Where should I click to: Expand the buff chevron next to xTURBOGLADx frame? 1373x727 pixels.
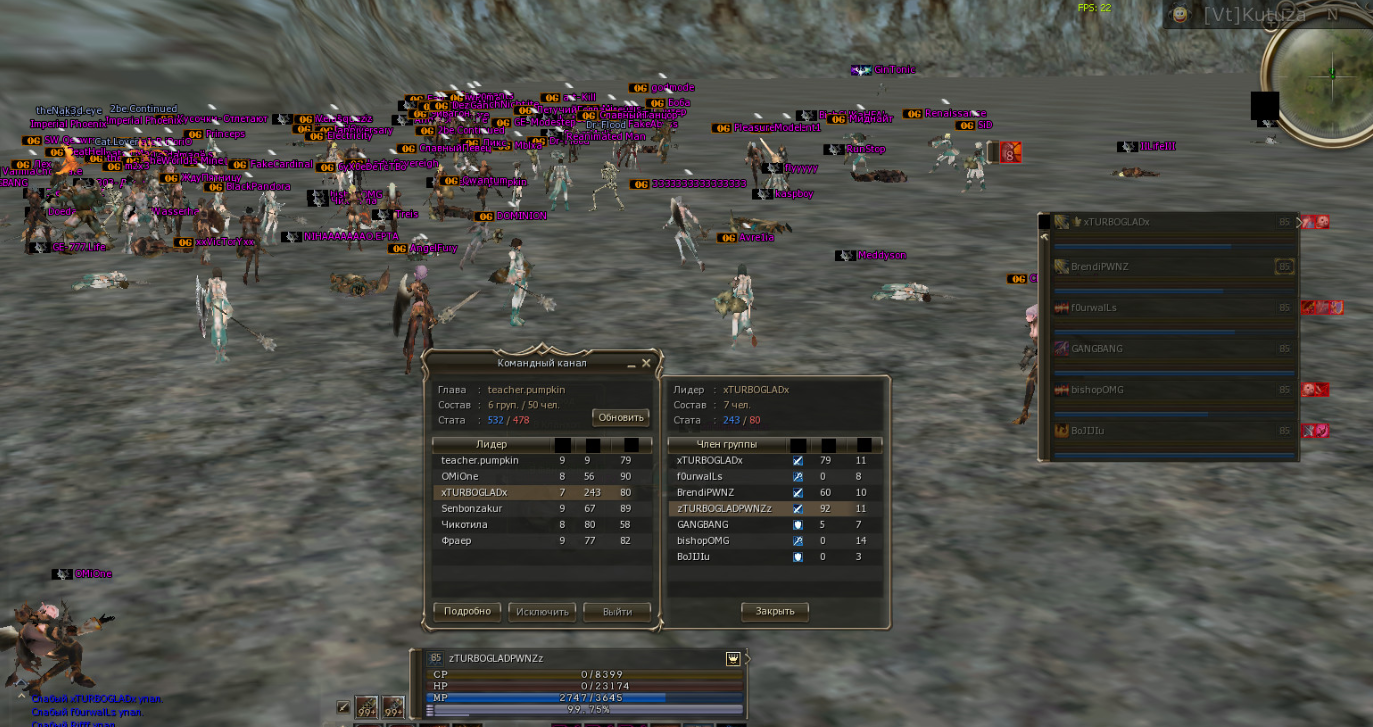pyautogui.click(x=1299, y=222)
